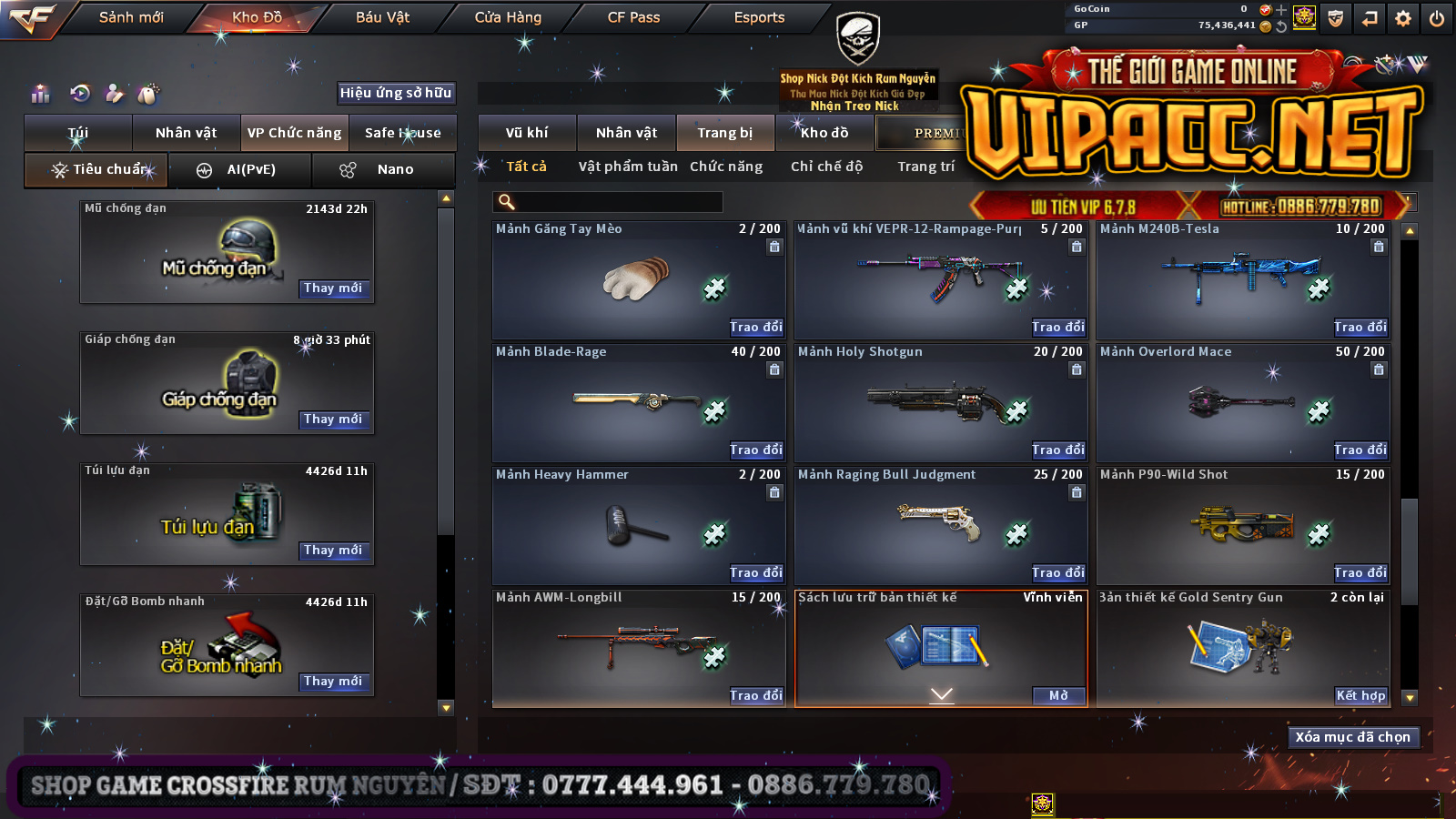Filter by Vật phẩm tuần
1456x819 pixels.
click(x=628, y=167)
